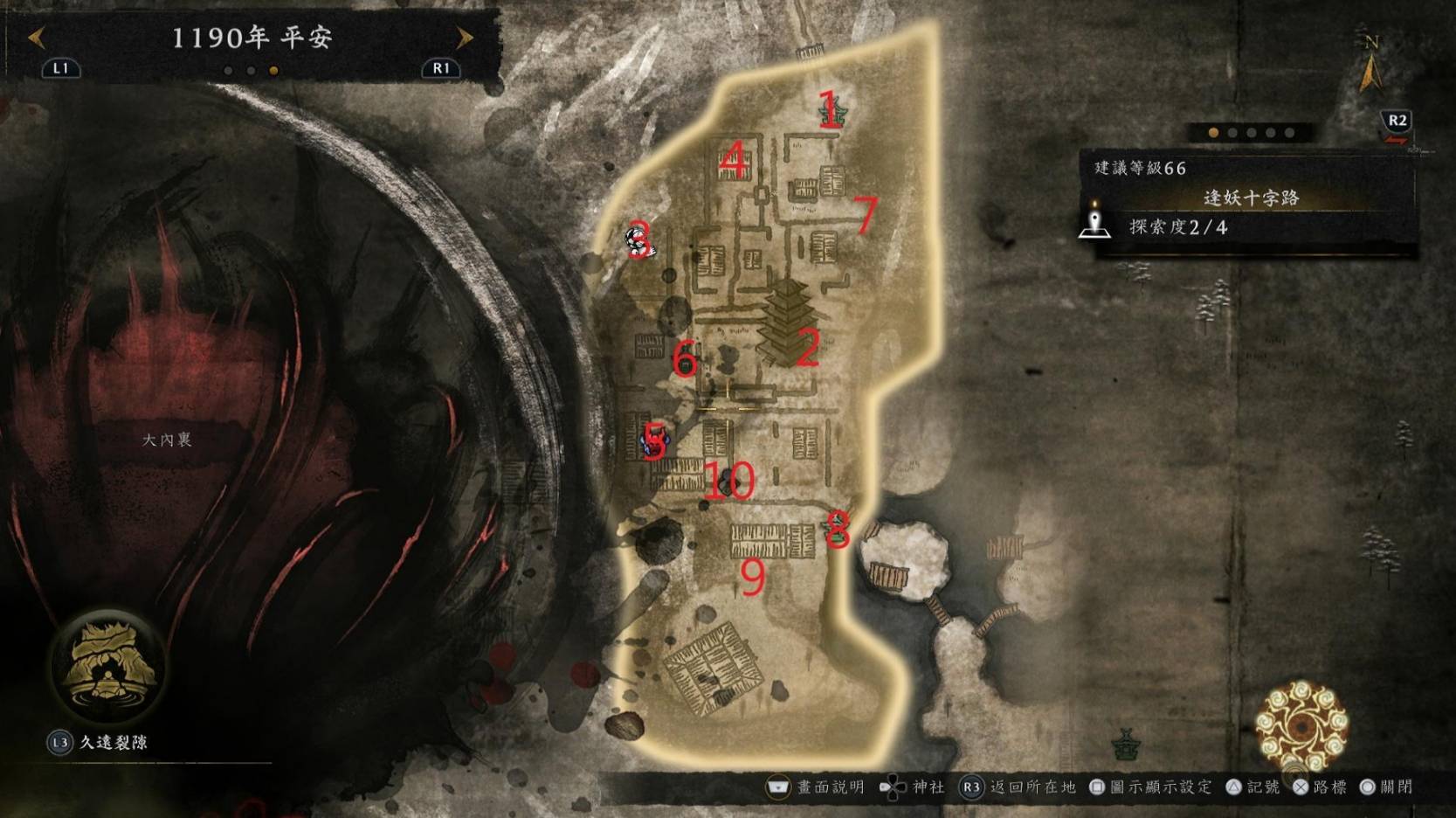Screen dimensions: 1456x818
Task: Select the blue map marker at number 5
Action: click(x=656, y=443)
